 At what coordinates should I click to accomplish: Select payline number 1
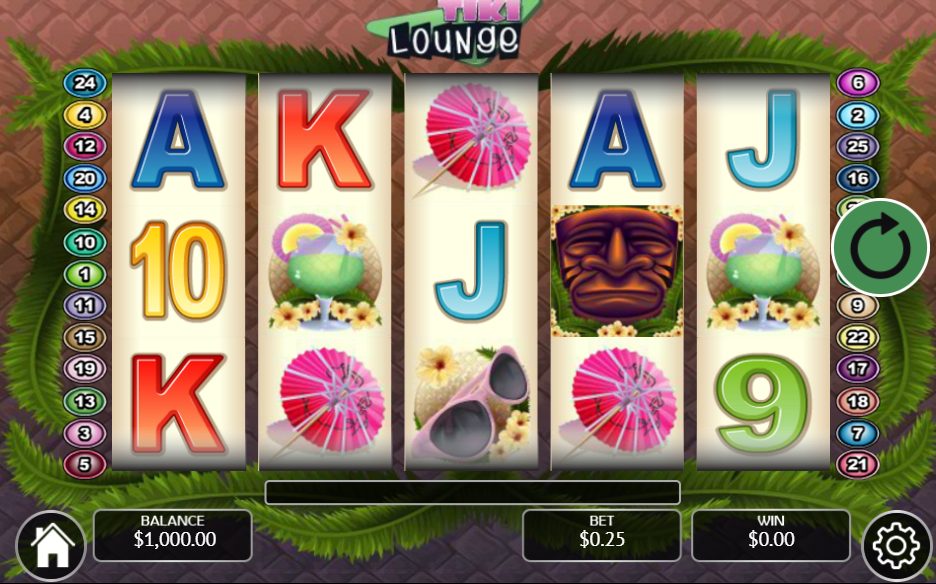tap(84, 274)
